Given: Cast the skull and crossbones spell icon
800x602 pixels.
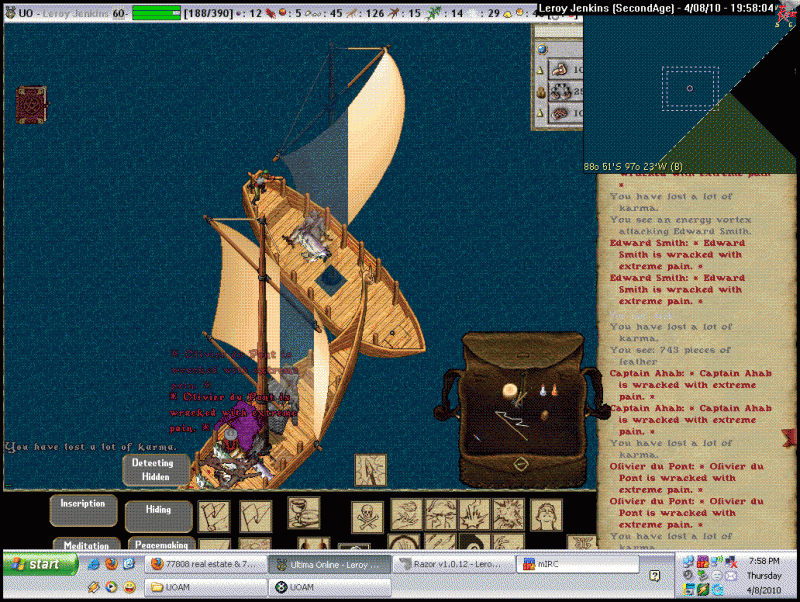Looking at the screenshot, I should pos(367,516).
